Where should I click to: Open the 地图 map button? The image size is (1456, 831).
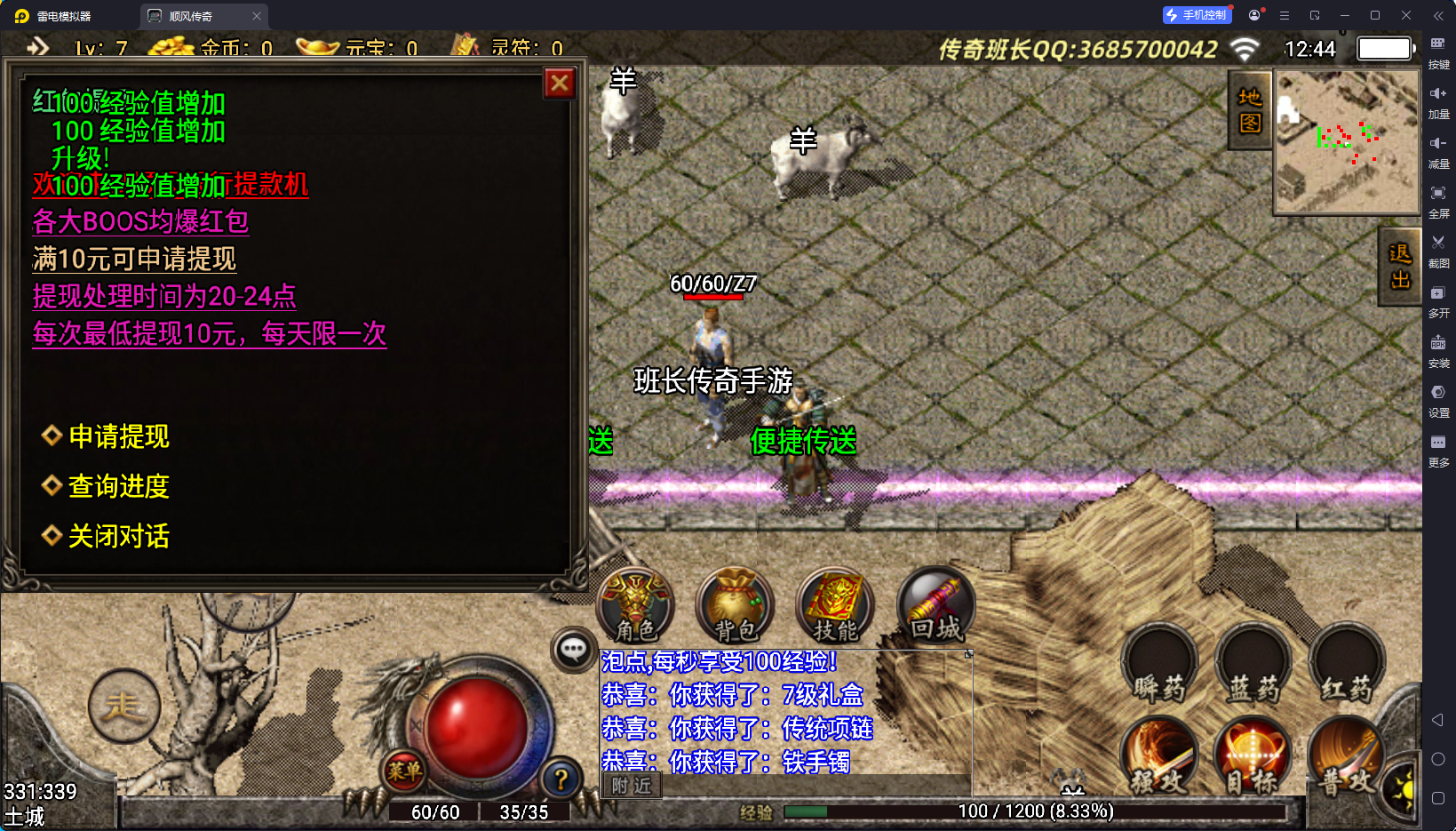pos(1250,110)
